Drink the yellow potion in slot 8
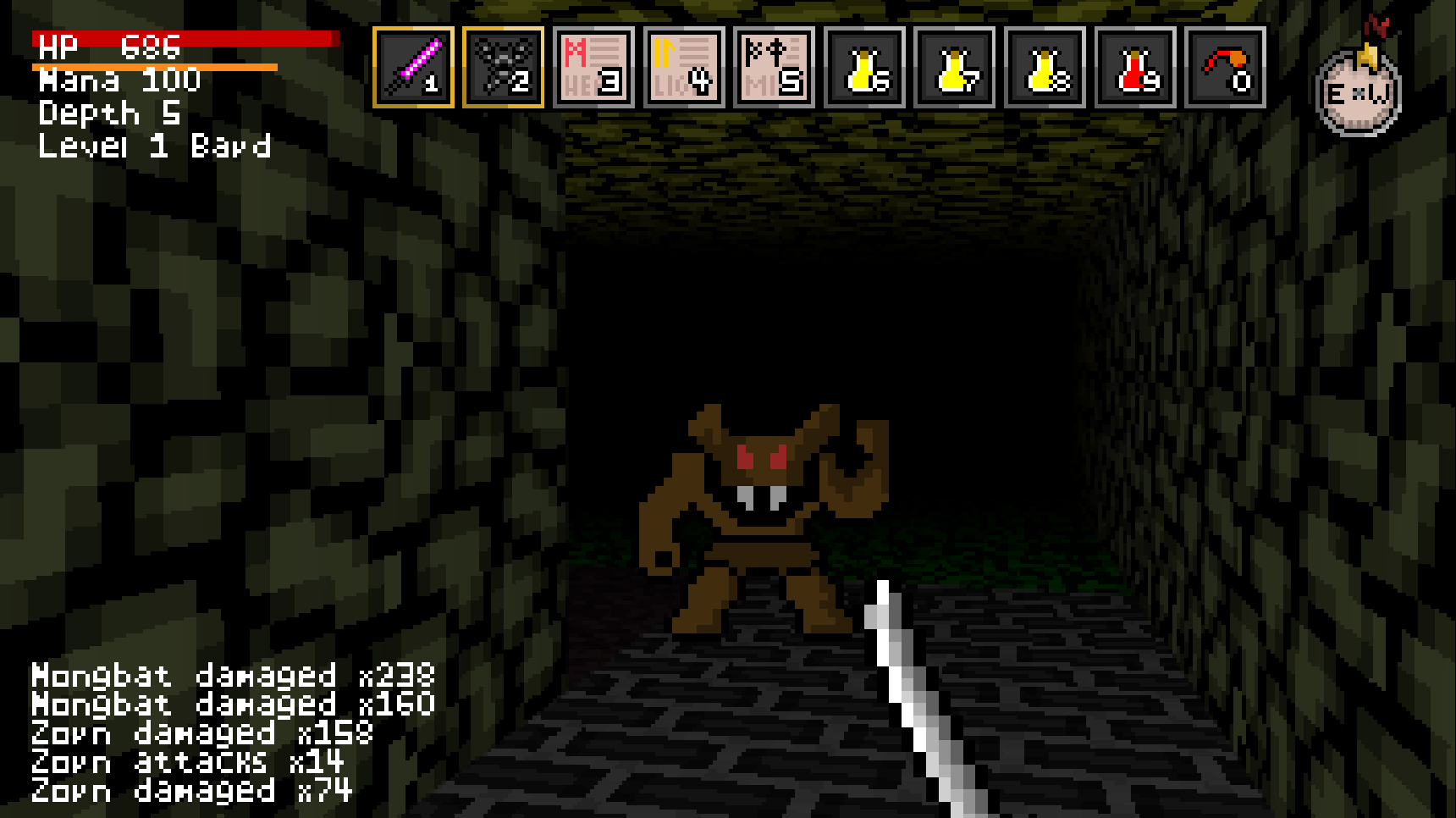Screen dimensions: 1456x818 click(1045, 68)
